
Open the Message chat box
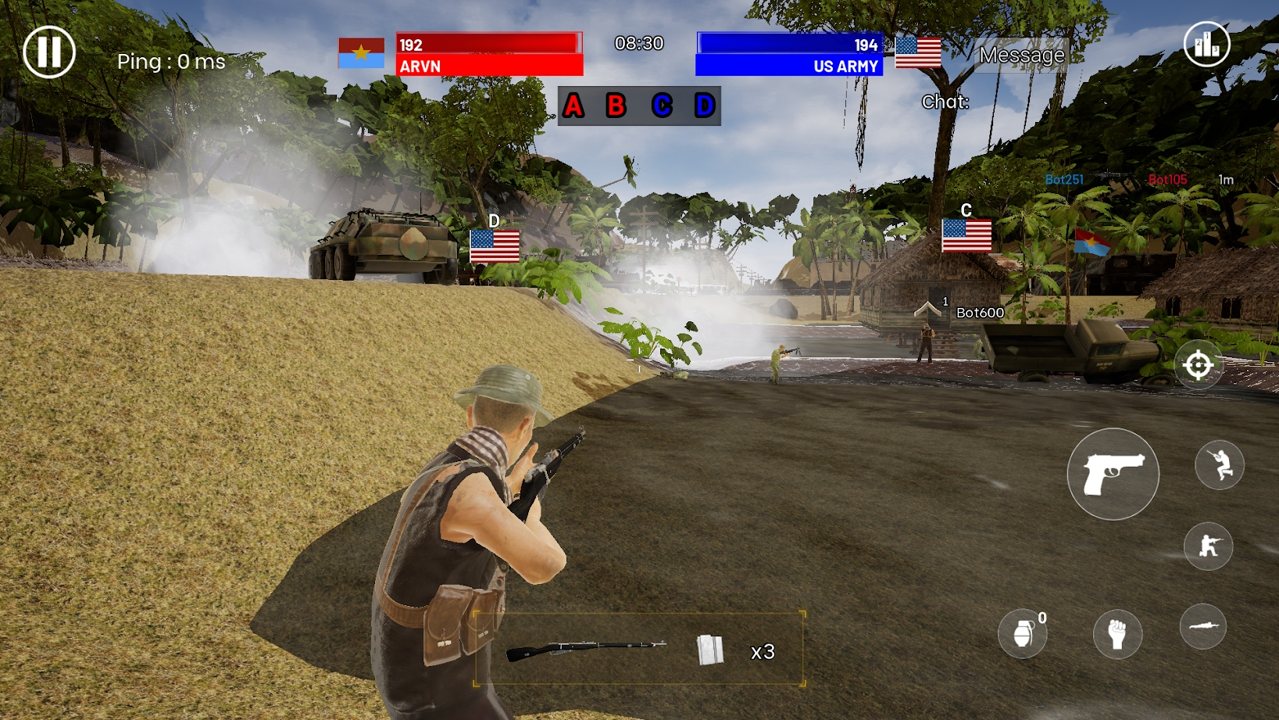pos(1021,56)
